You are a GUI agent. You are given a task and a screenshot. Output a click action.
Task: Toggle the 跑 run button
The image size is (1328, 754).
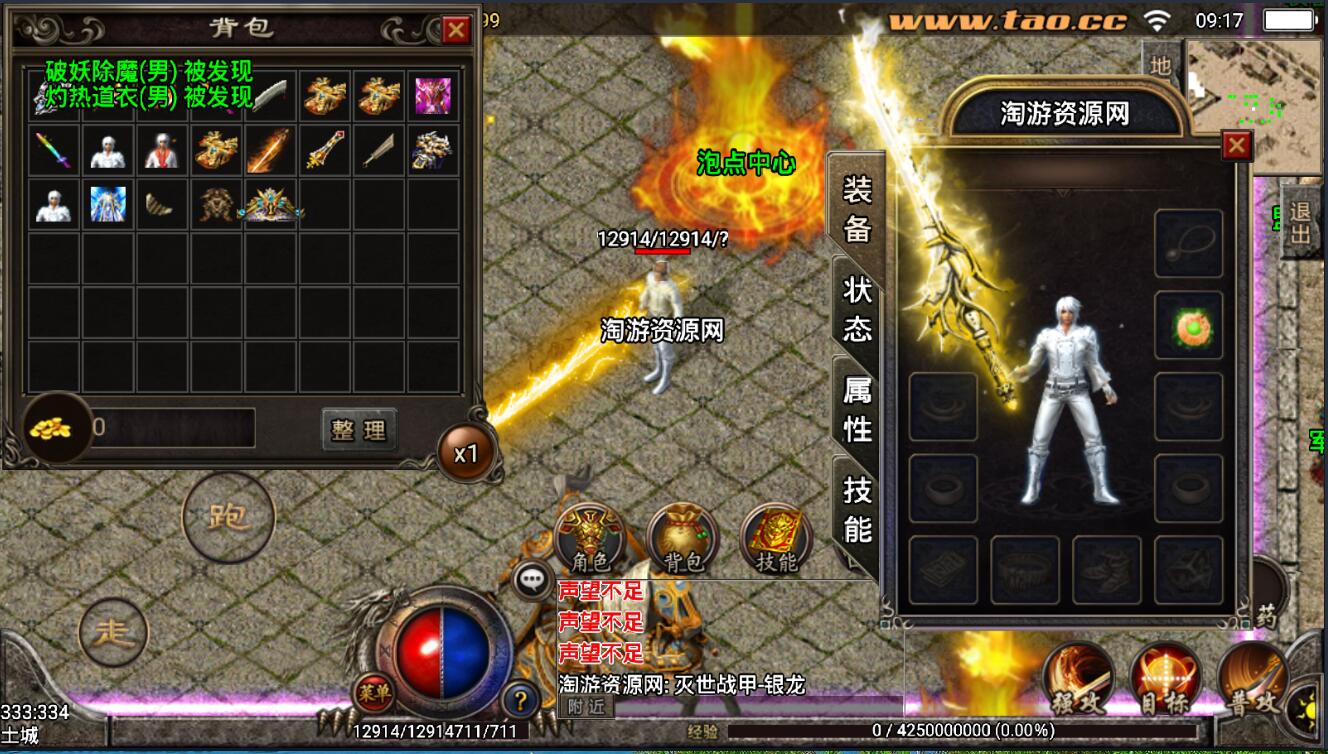[228, 517]
